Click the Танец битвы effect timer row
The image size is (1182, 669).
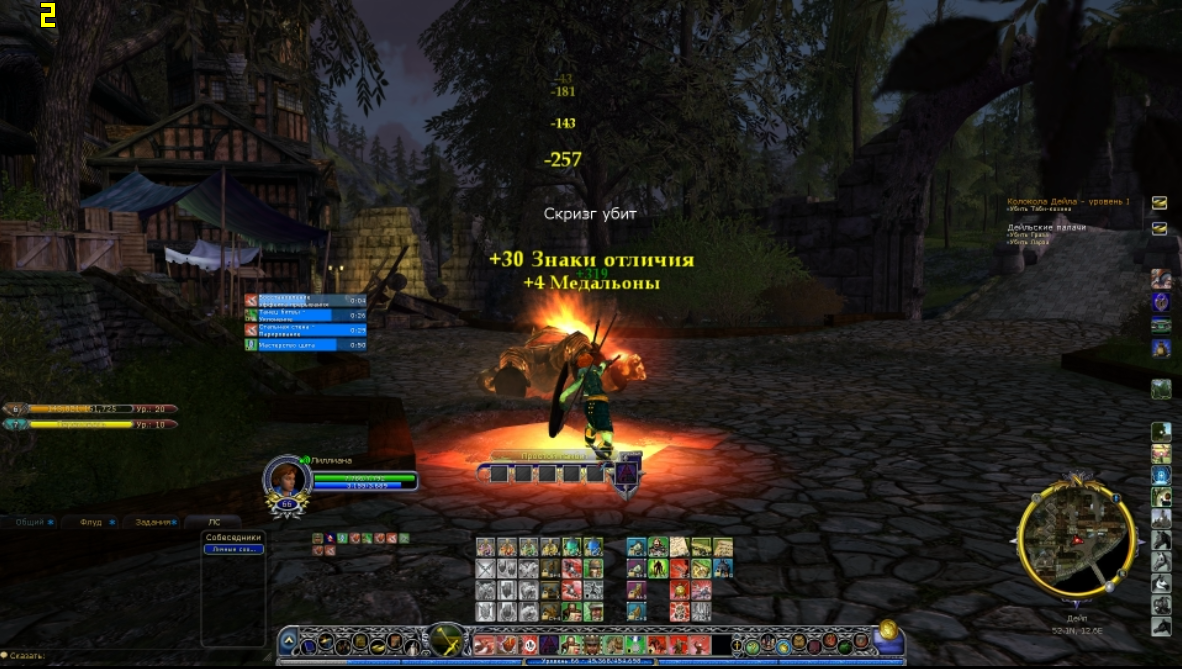tap(306, 314)
